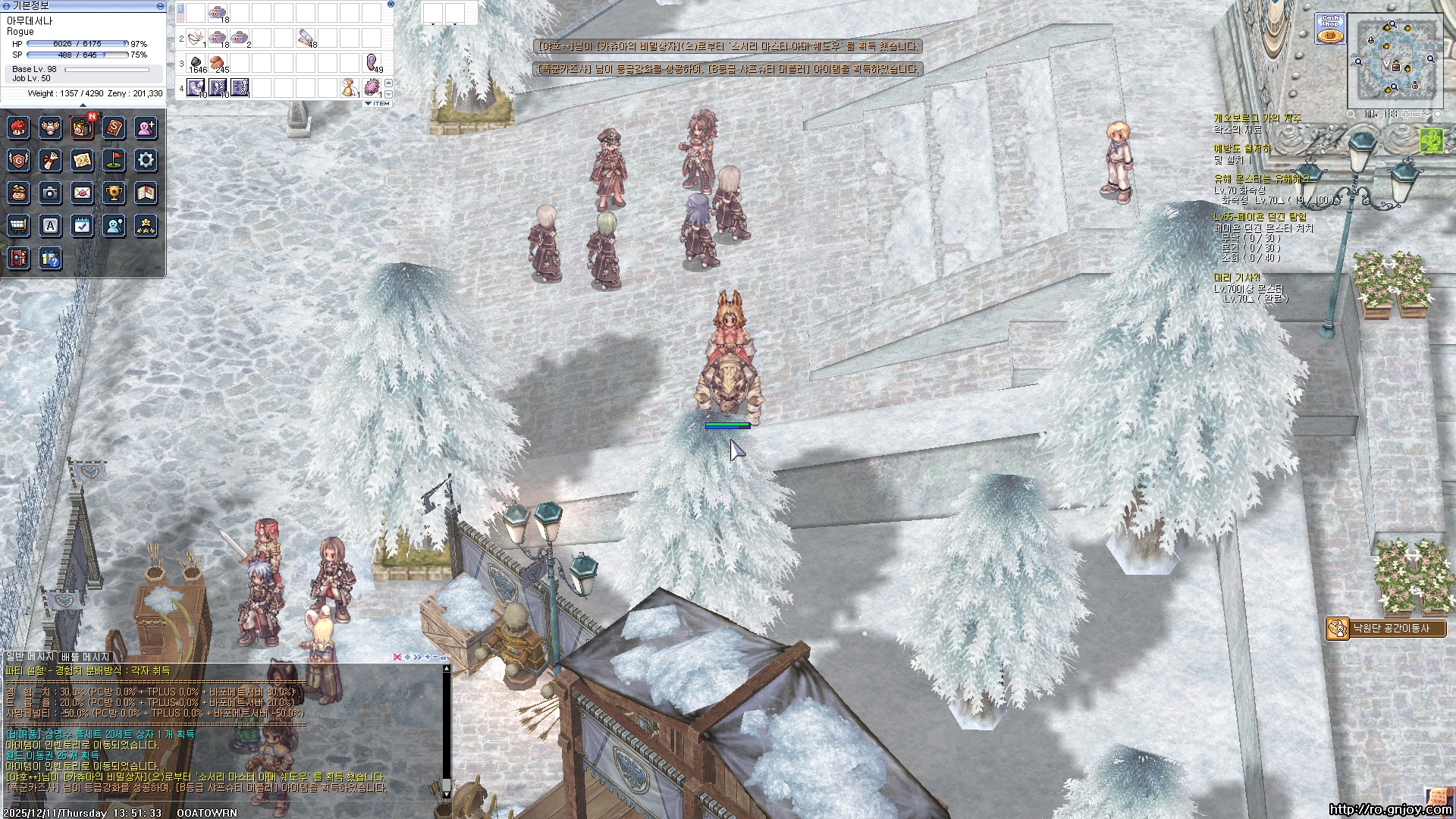
Task: Open the shopping cart icon
Action: pyautogui.click(x=18, y=225)
